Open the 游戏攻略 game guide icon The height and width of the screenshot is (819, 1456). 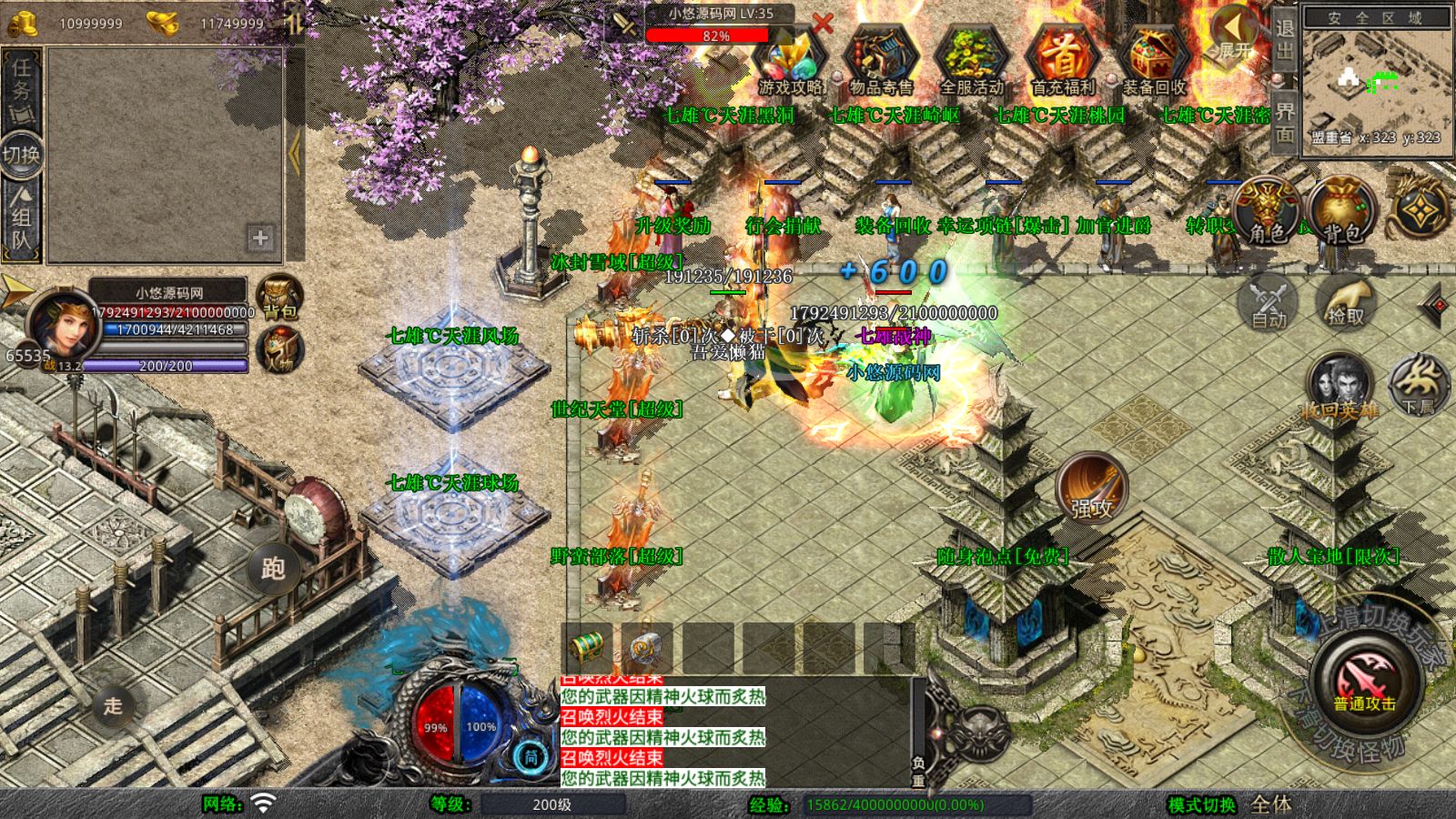point(790,61)
